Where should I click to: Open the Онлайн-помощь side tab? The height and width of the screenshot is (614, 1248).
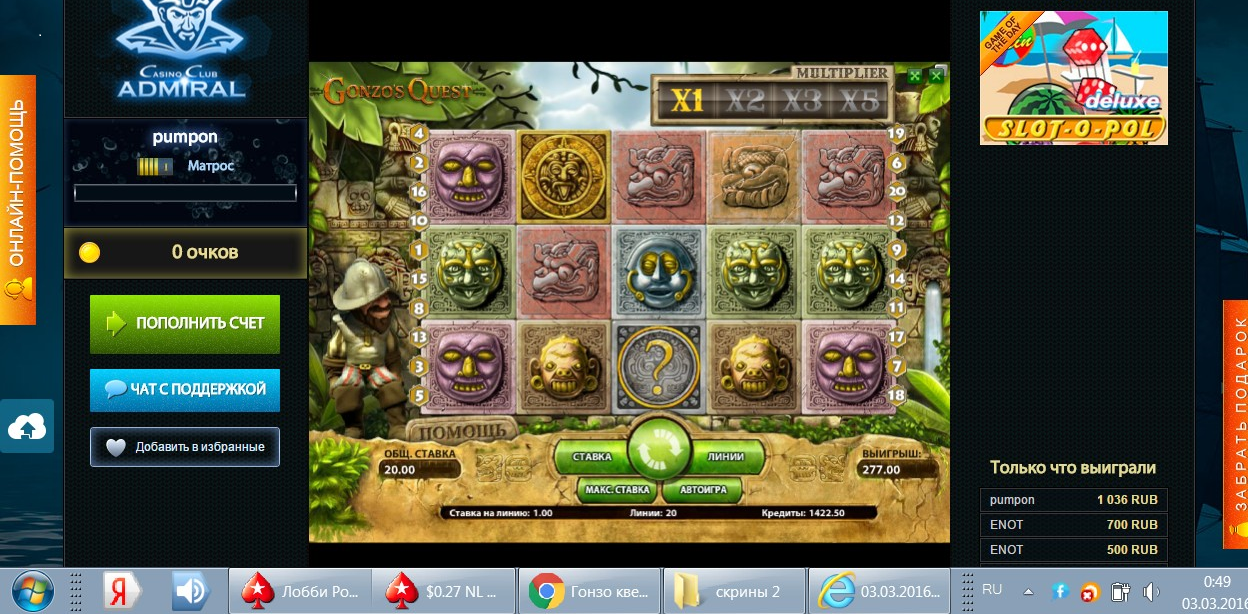point(17,199)
